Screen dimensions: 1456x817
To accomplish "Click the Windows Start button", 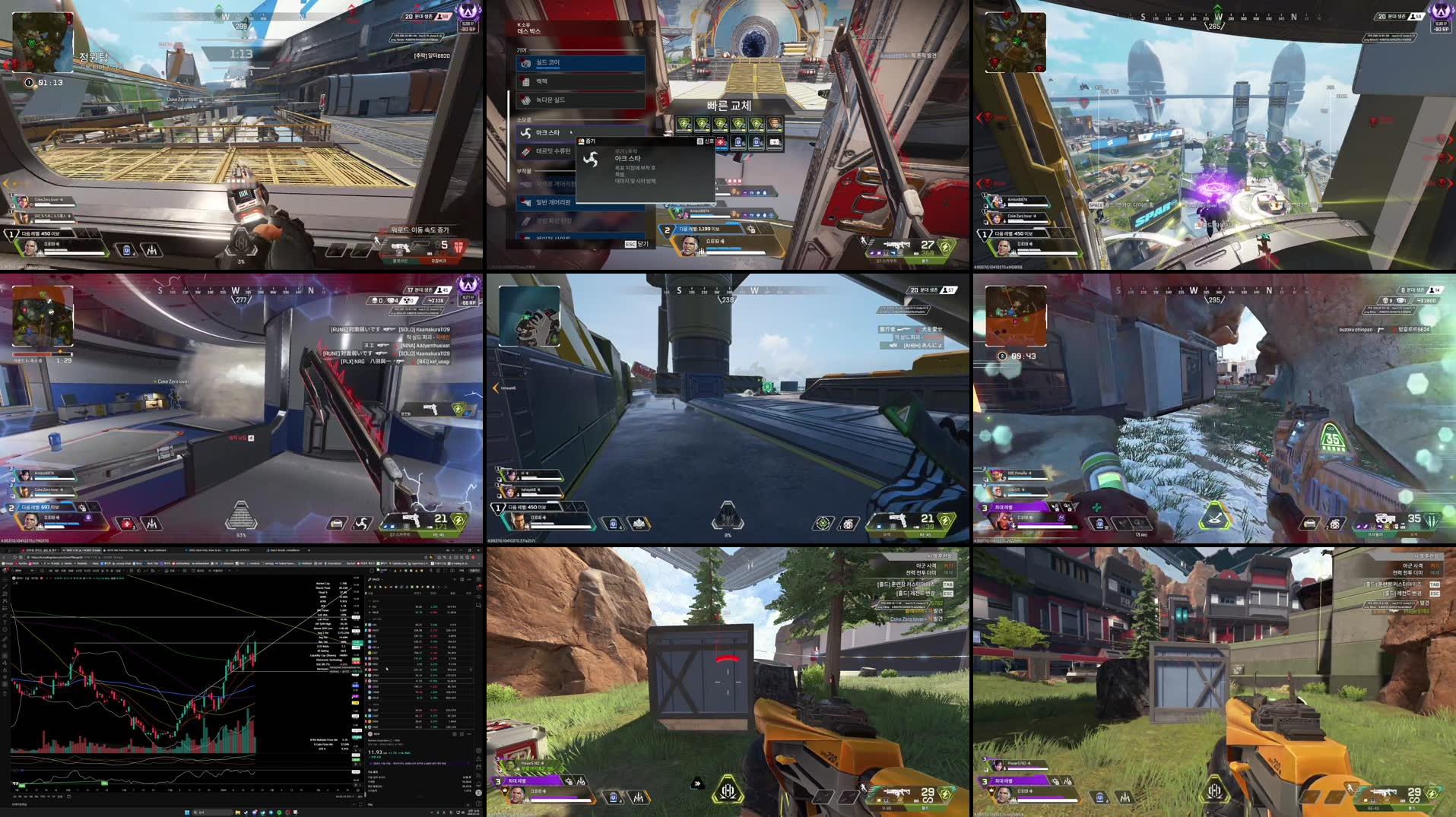I will [187, 812].
